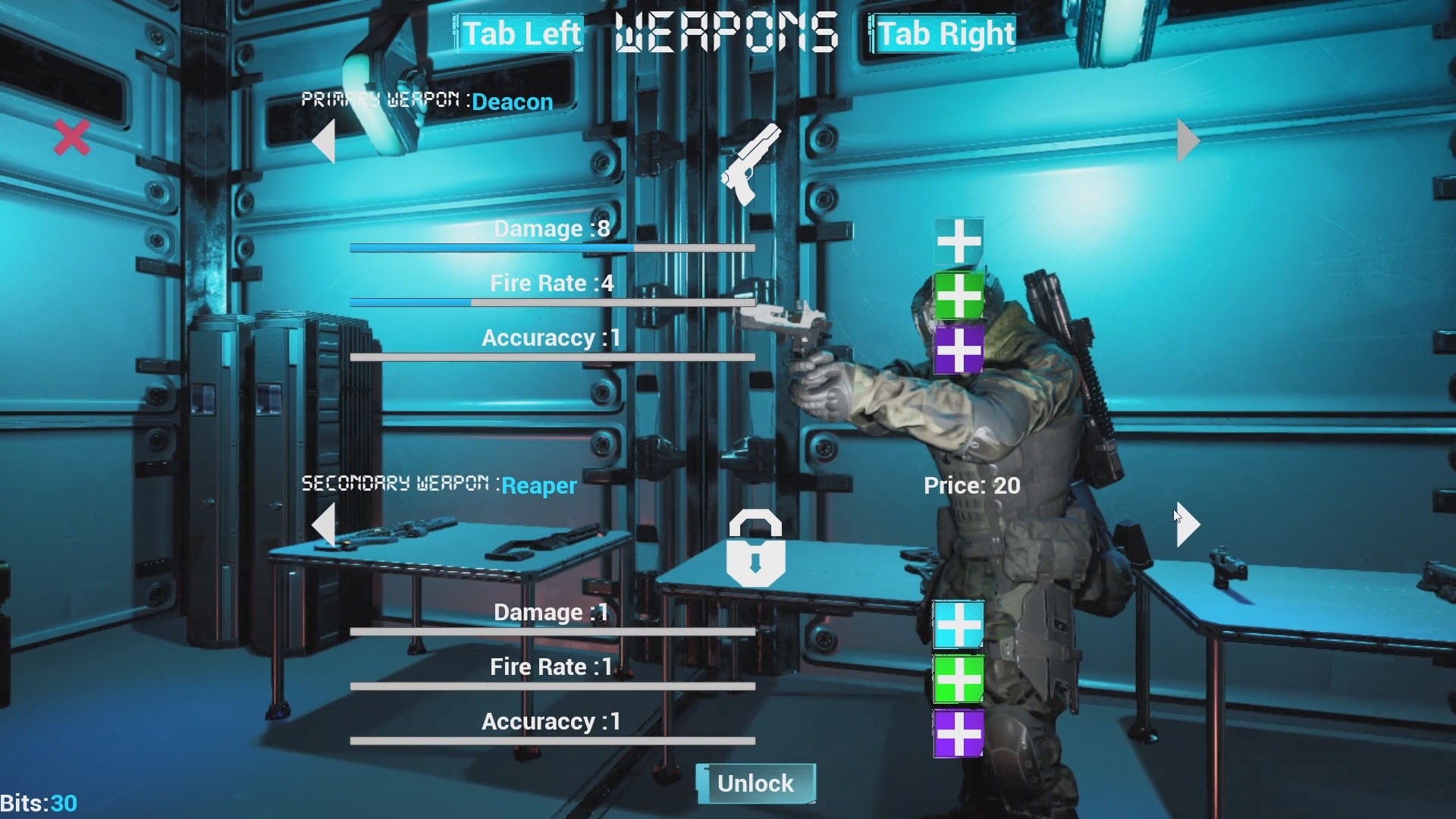Click the red X to exit the weapons menu

(71, 136)
